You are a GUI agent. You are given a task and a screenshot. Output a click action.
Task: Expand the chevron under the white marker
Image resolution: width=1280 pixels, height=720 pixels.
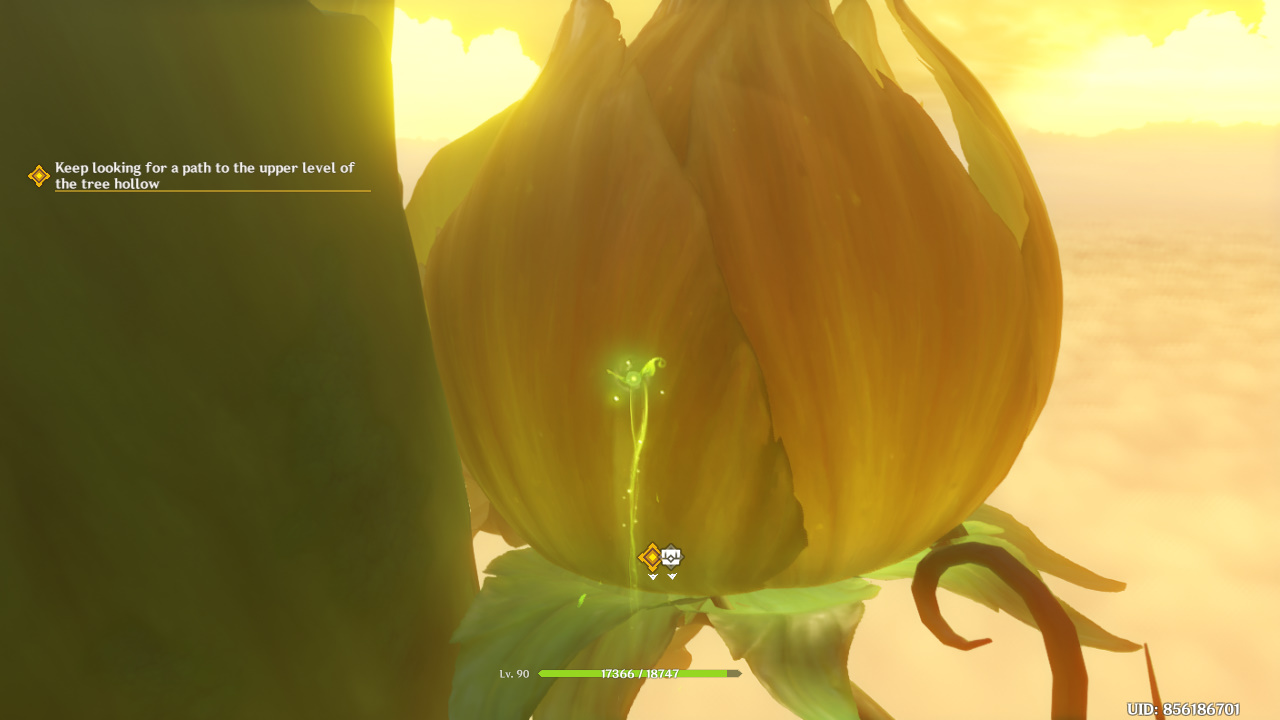point(671,577)
